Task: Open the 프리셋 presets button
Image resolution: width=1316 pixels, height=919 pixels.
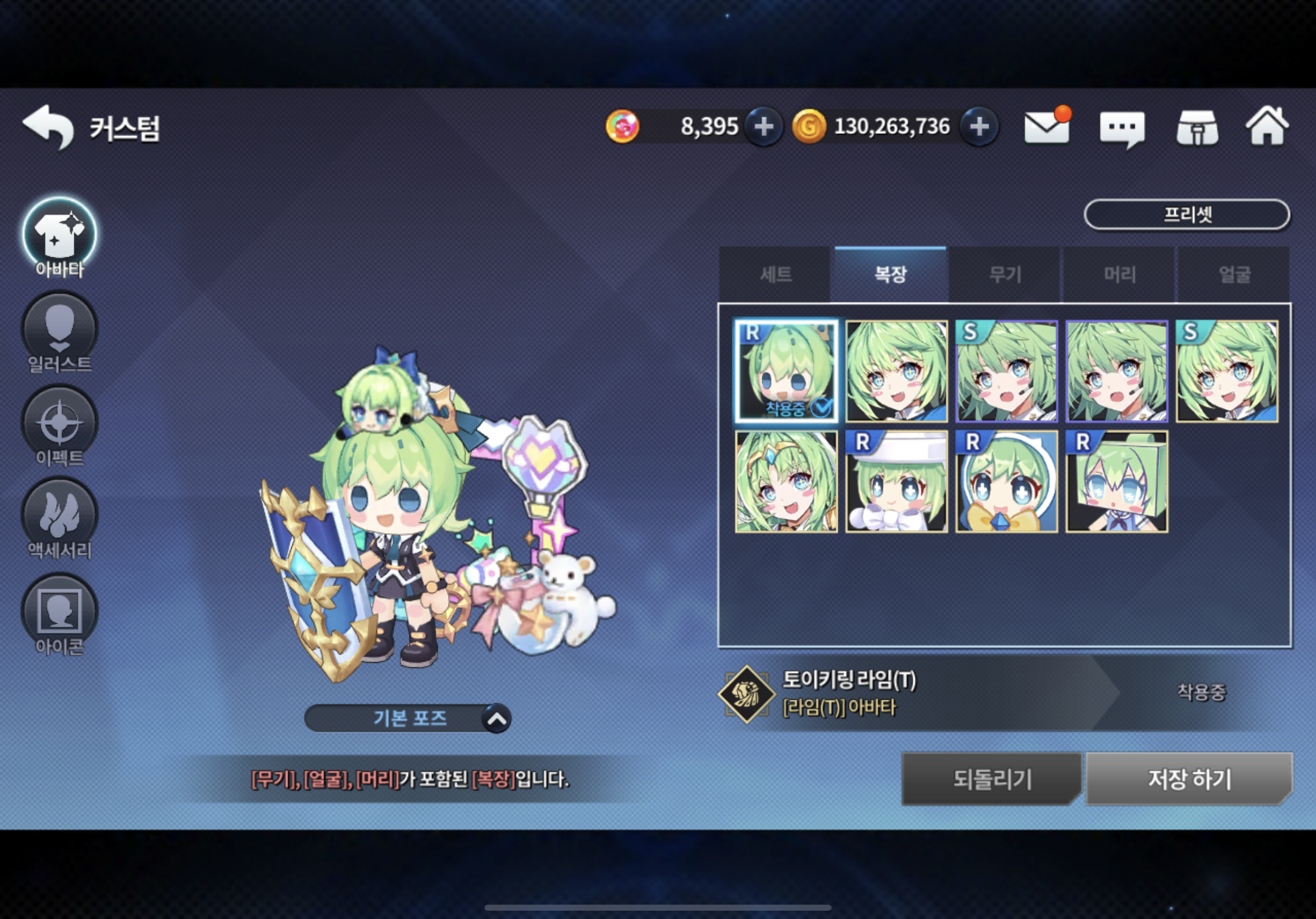Action: 1186,215
